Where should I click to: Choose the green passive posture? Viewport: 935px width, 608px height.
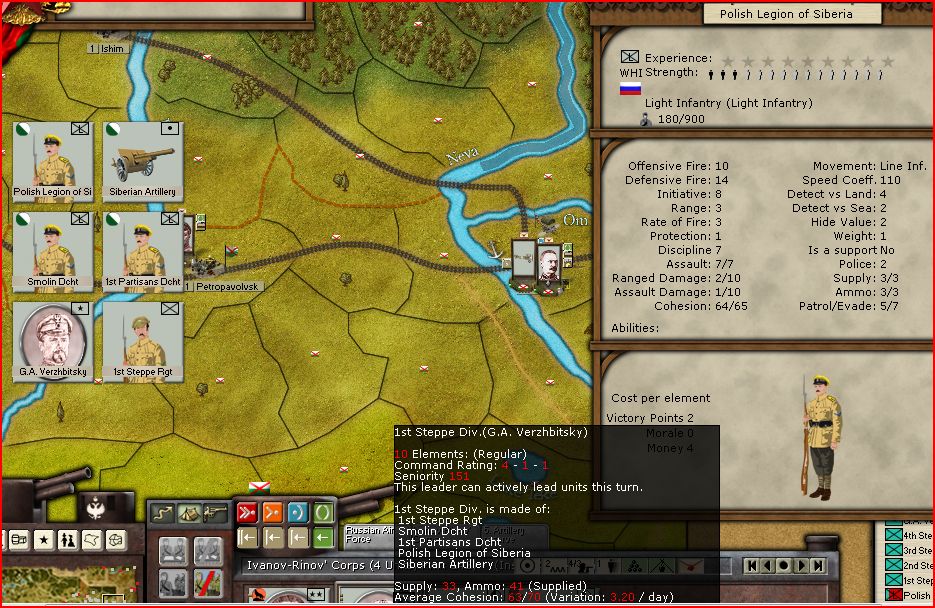coord(322,514)
